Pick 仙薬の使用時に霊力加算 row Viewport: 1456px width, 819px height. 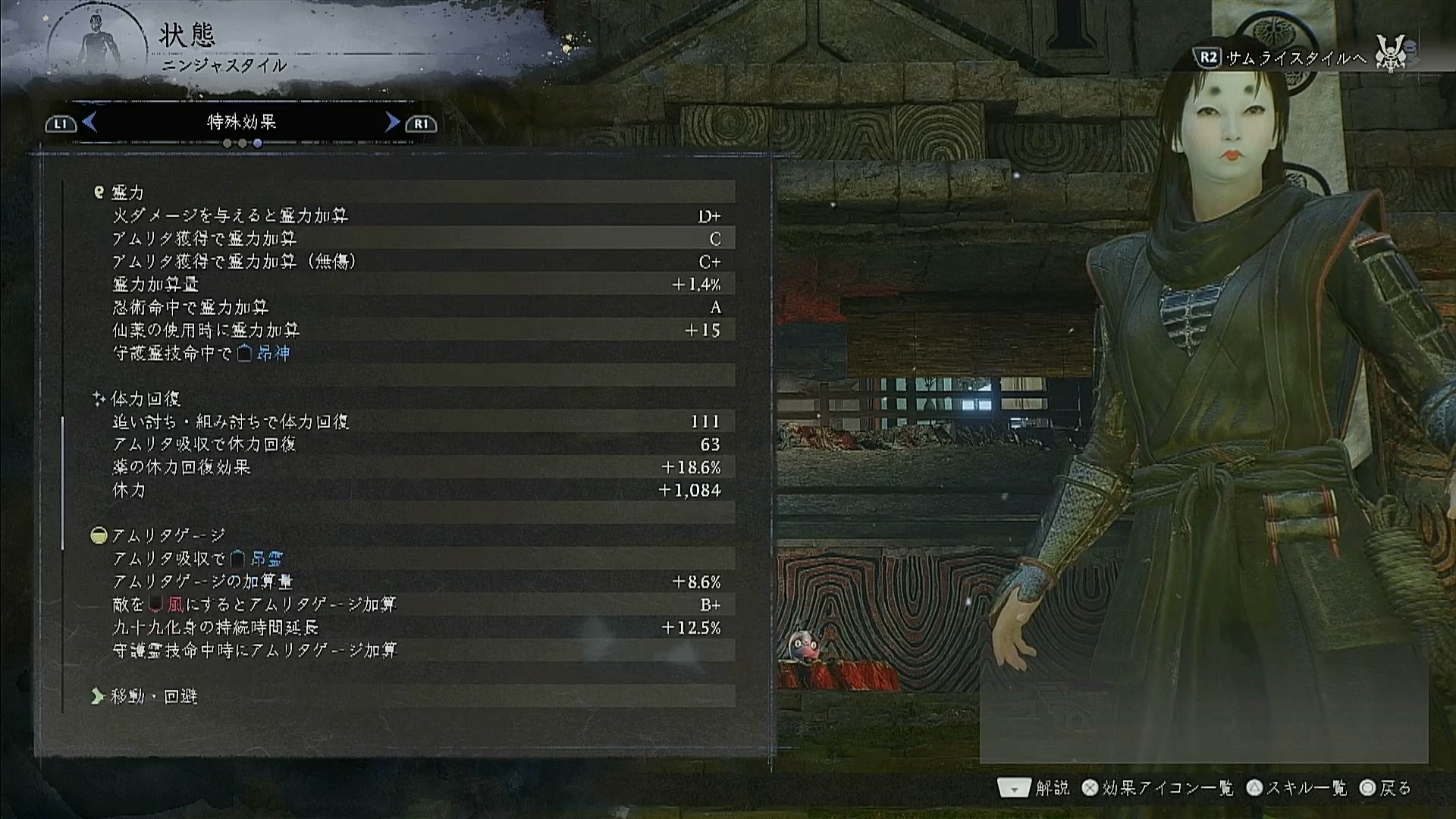[416, 331]
